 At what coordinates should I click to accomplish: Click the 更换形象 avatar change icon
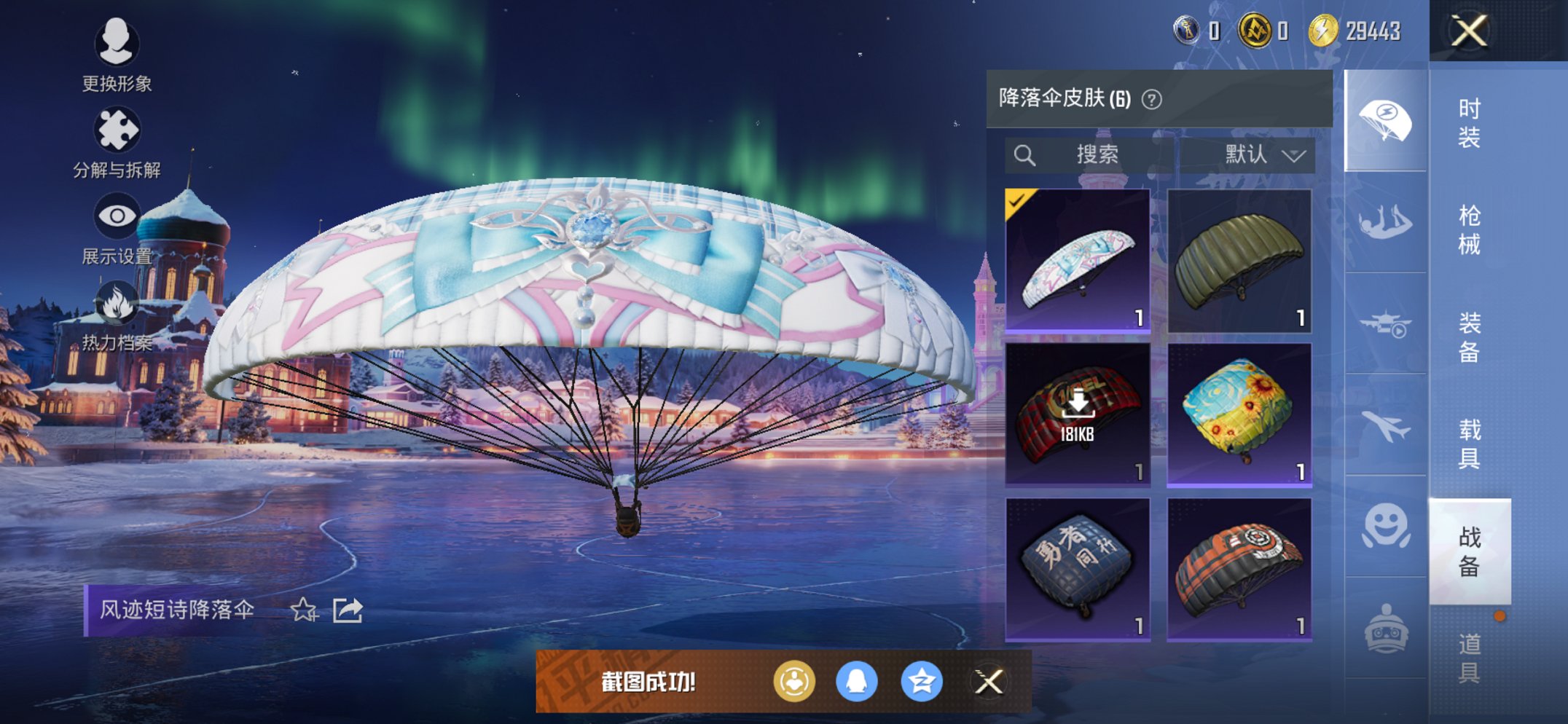(117, 44)
